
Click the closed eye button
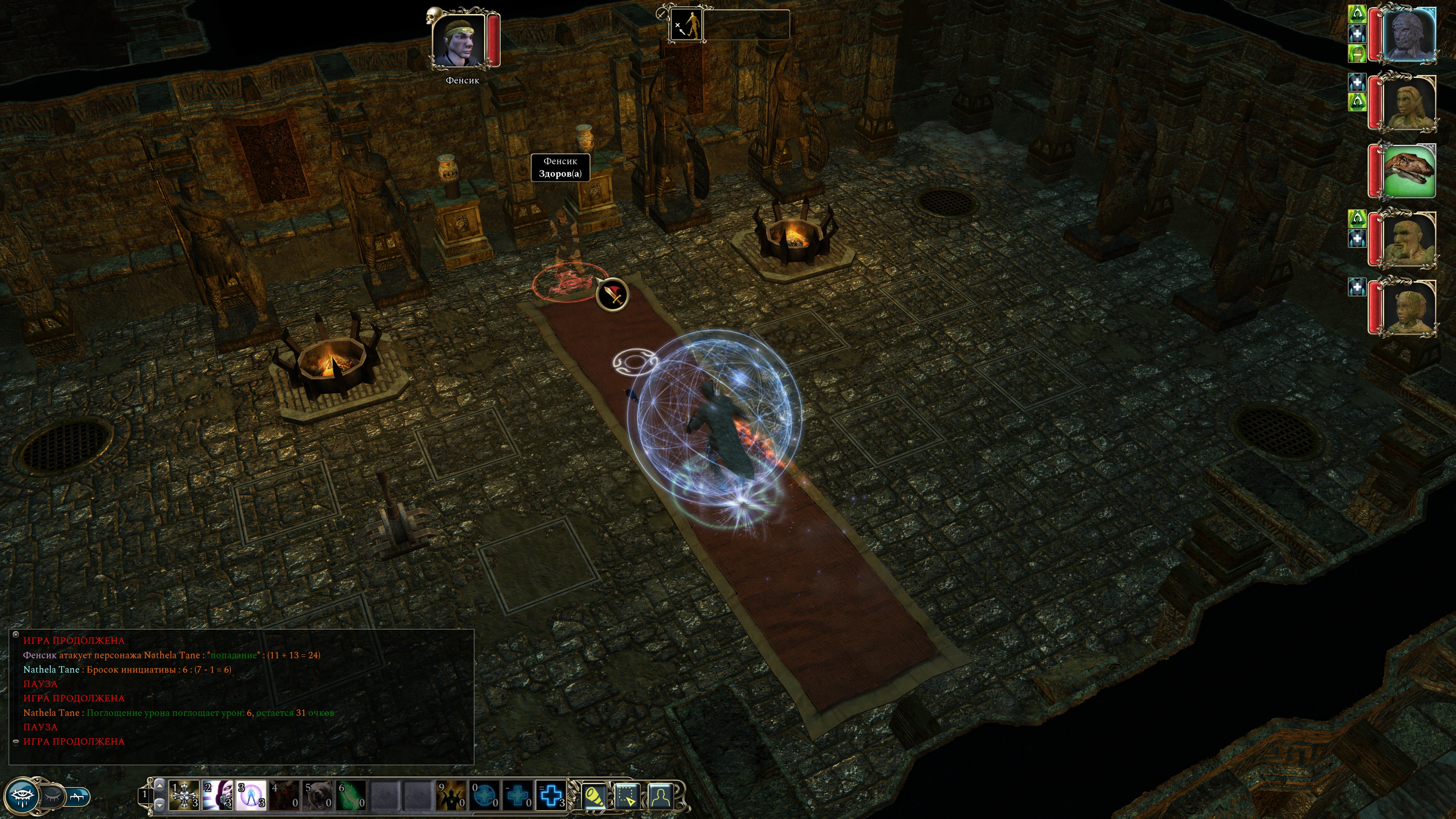coord(53,796)
